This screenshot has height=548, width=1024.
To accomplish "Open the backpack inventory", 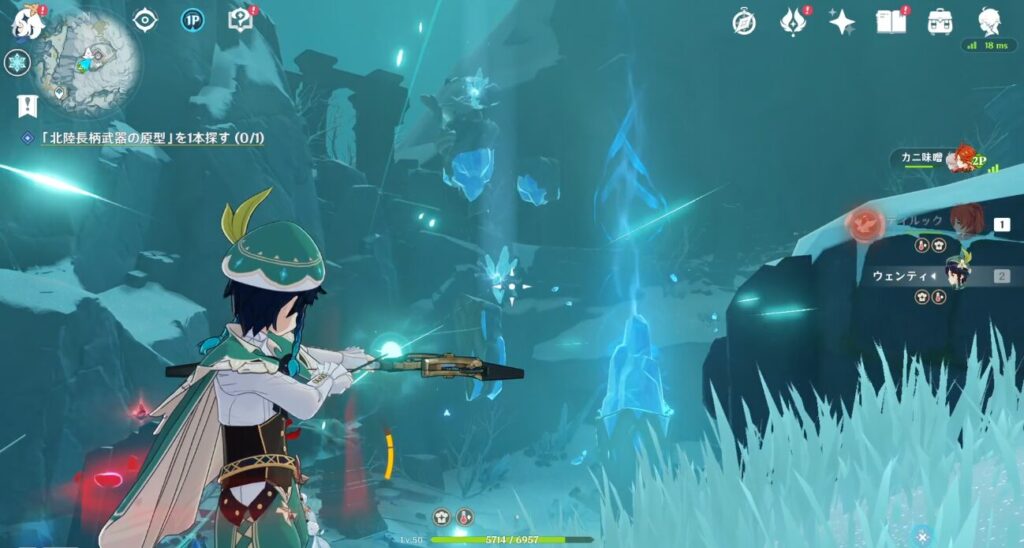I will pyautogui.click(x=939, y=22).
